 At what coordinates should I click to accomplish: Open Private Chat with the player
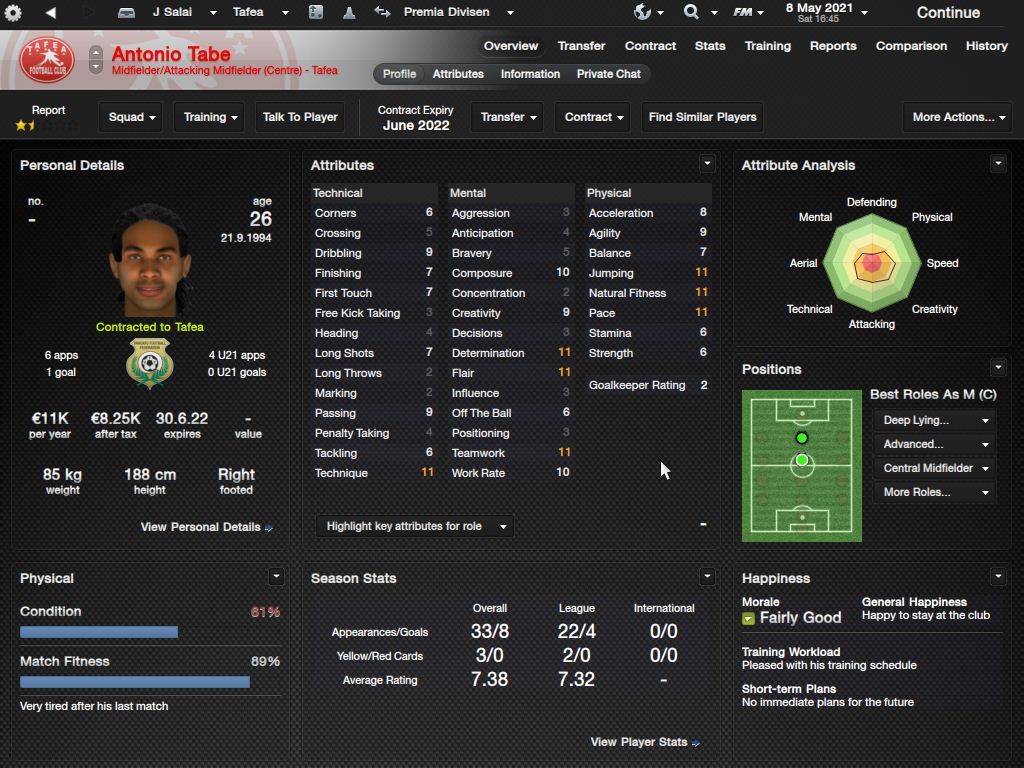pos(608,74)
